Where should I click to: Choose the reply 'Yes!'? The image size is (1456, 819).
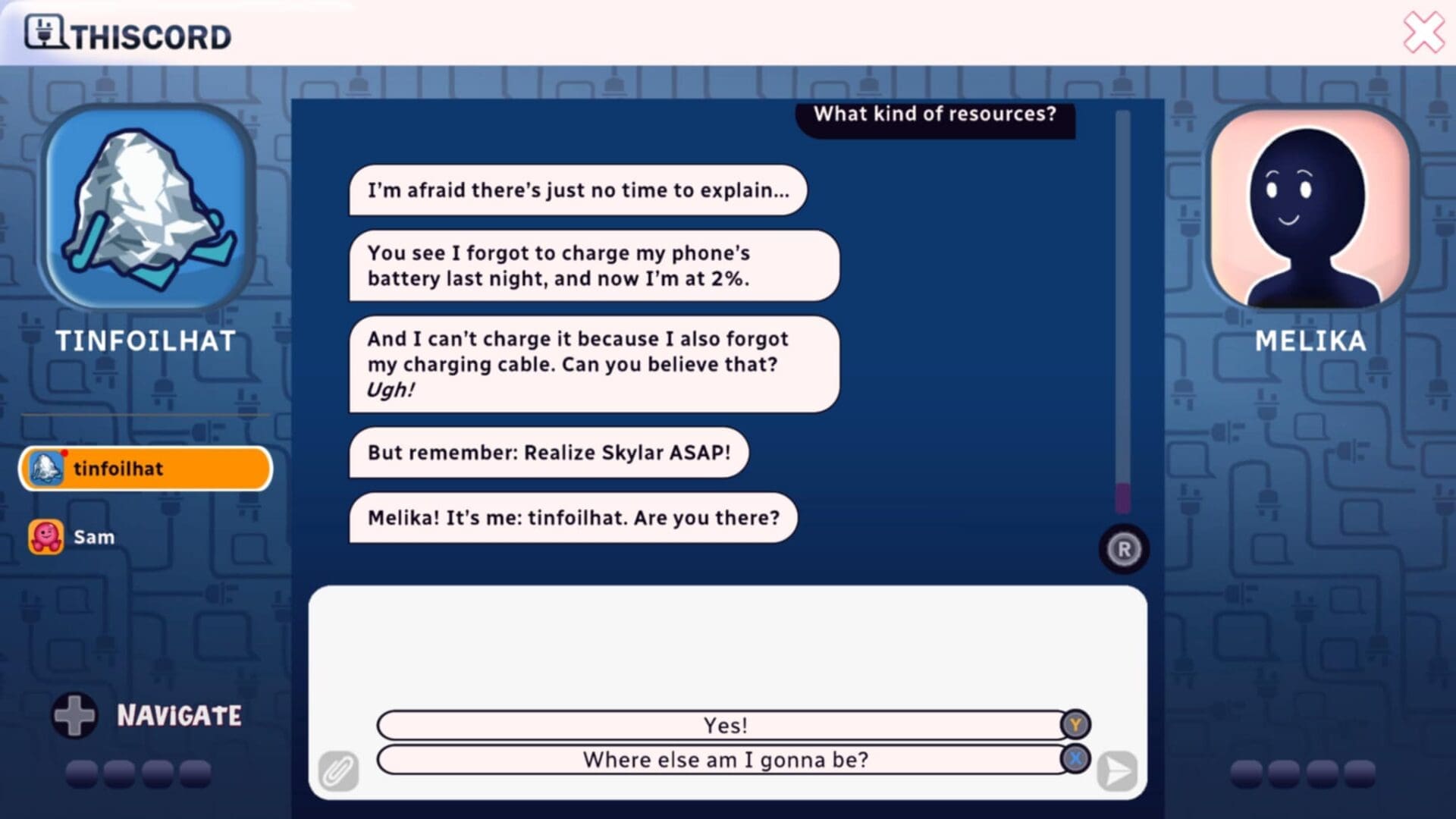[x=724, y=725]
